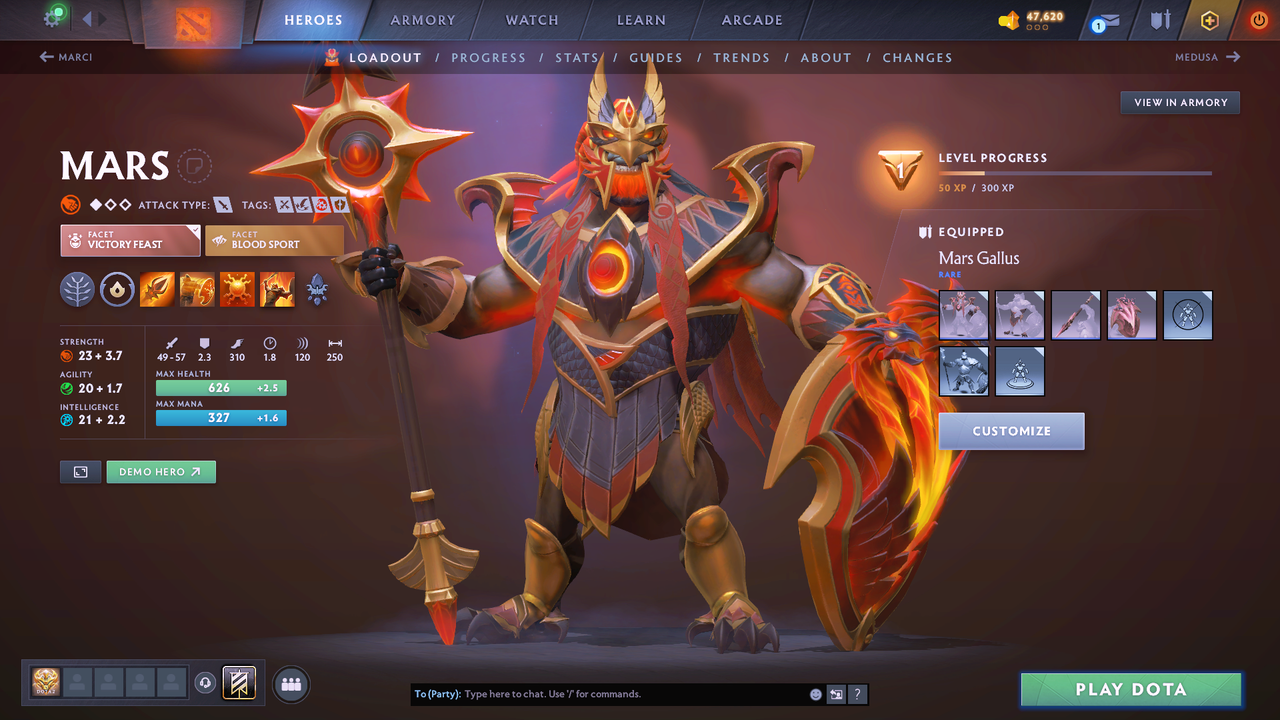This screenshot has width=1280, height=720.
Task: Toggle the emoticon picker beside the chat box
Action: click(814, 693)
